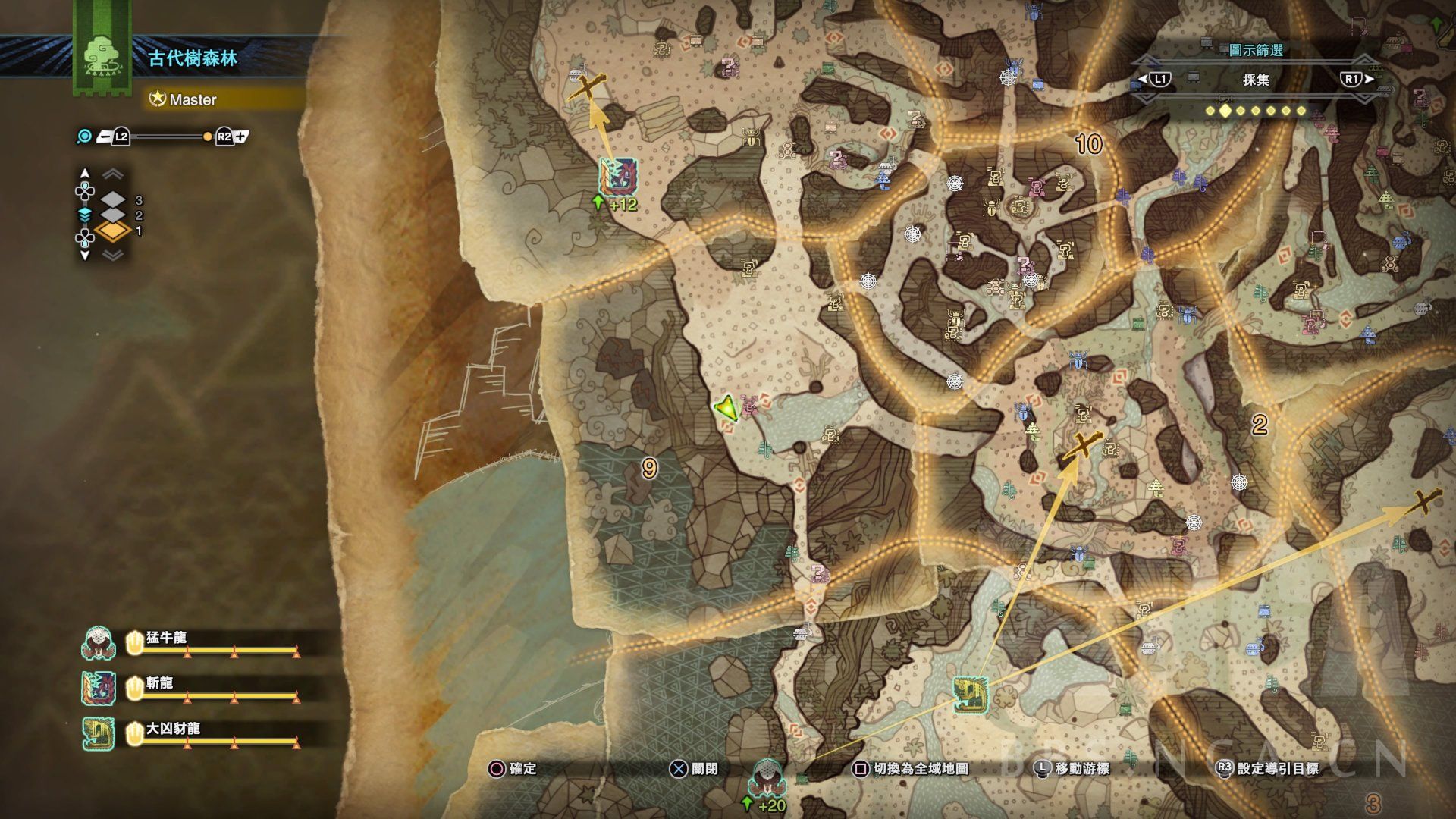Click the 斬龍 monster marker showing +12
The image size is (1456, 819).
pyautogui.click(x=617, y=177)
